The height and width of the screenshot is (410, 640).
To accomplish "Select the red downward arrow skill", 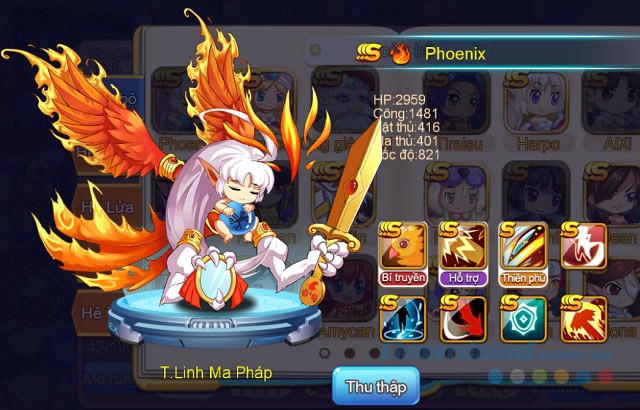I will coord(463,319).
